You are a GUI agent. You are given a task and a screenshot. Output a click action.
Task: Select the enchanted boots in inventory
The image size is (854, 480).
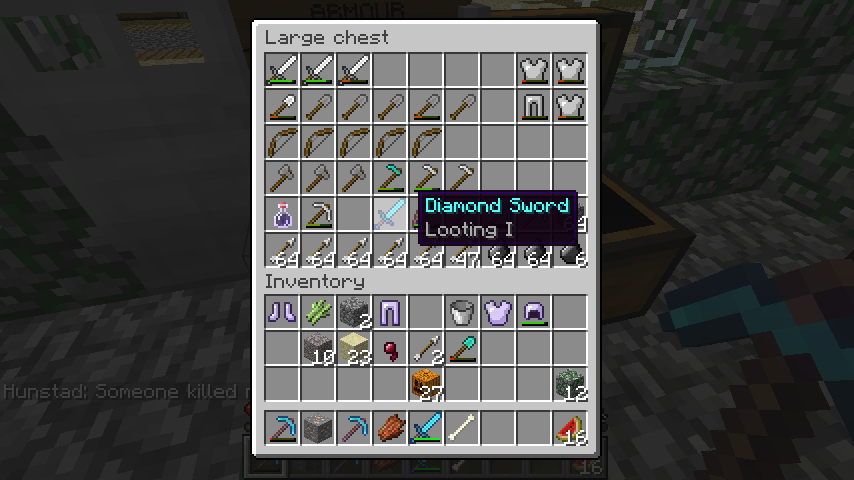pyautogui.click(x=283, y=313)
